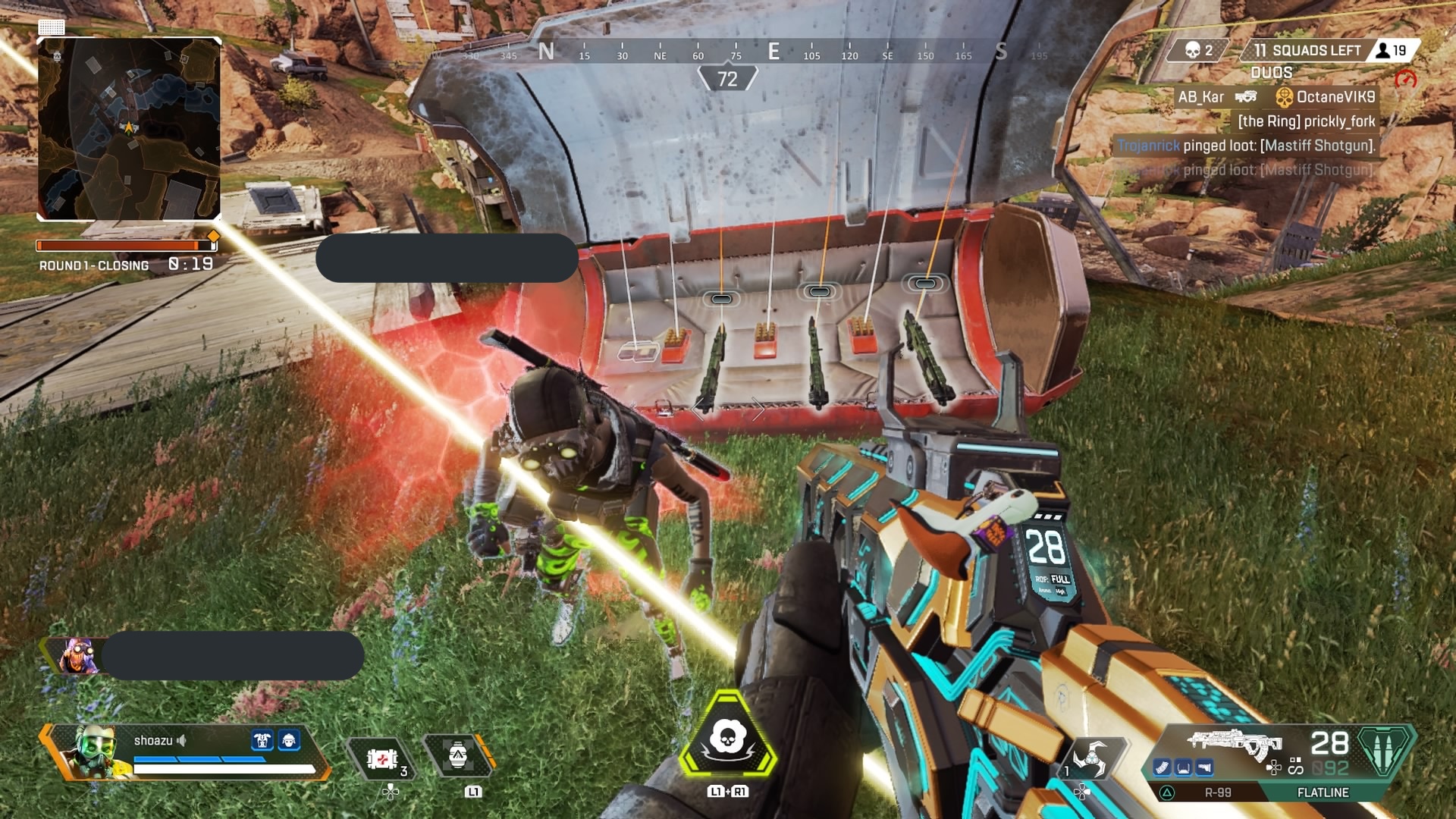Image resolution: width=1456 pixels, height=819 pixels.
Task: Click the helmet icon beside shoazu
Action: (289, 740)
